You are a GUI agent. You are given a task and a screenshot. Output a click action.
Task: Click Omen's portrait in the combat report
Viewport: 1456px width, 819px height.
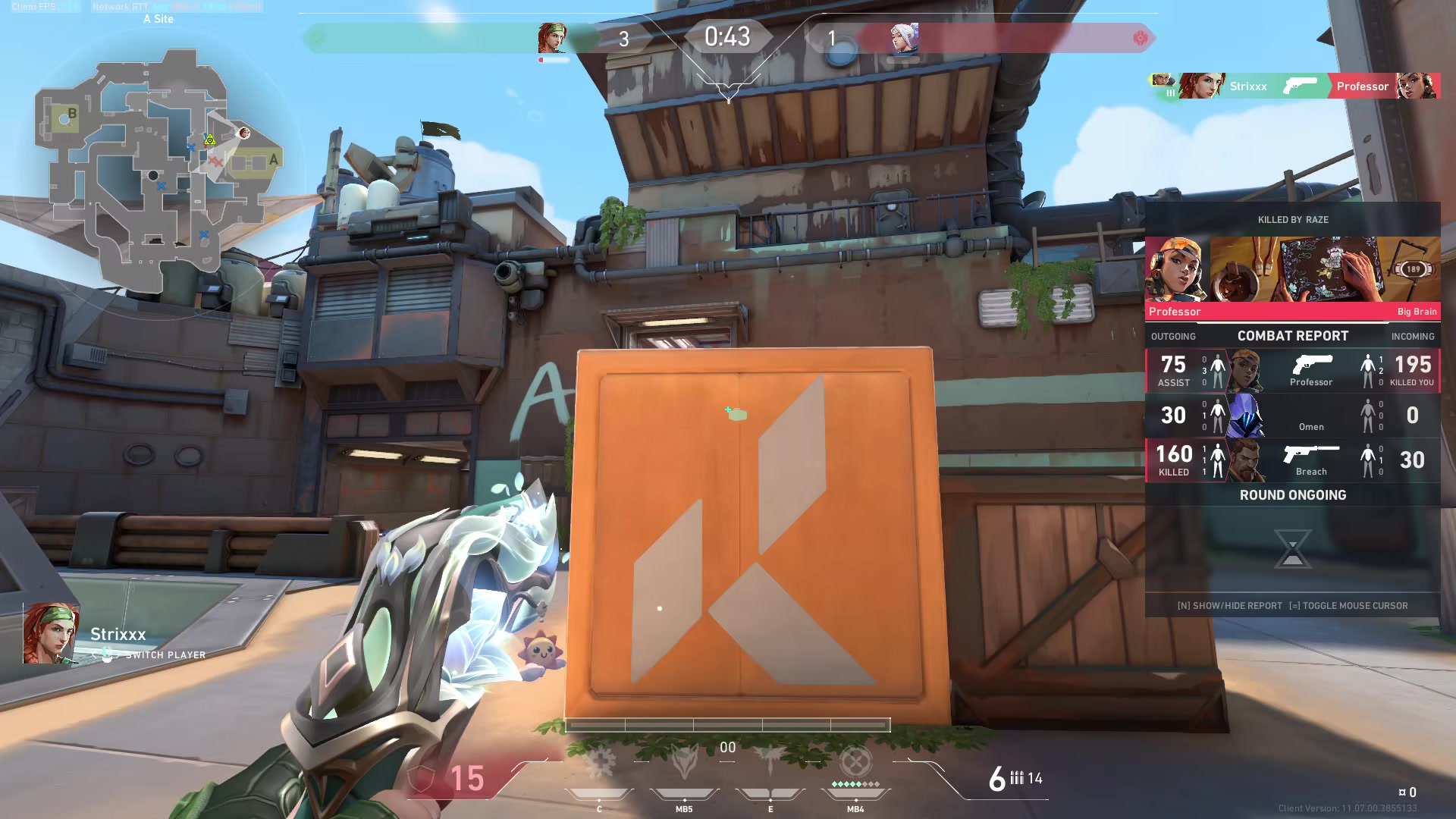click(1244, 416)
